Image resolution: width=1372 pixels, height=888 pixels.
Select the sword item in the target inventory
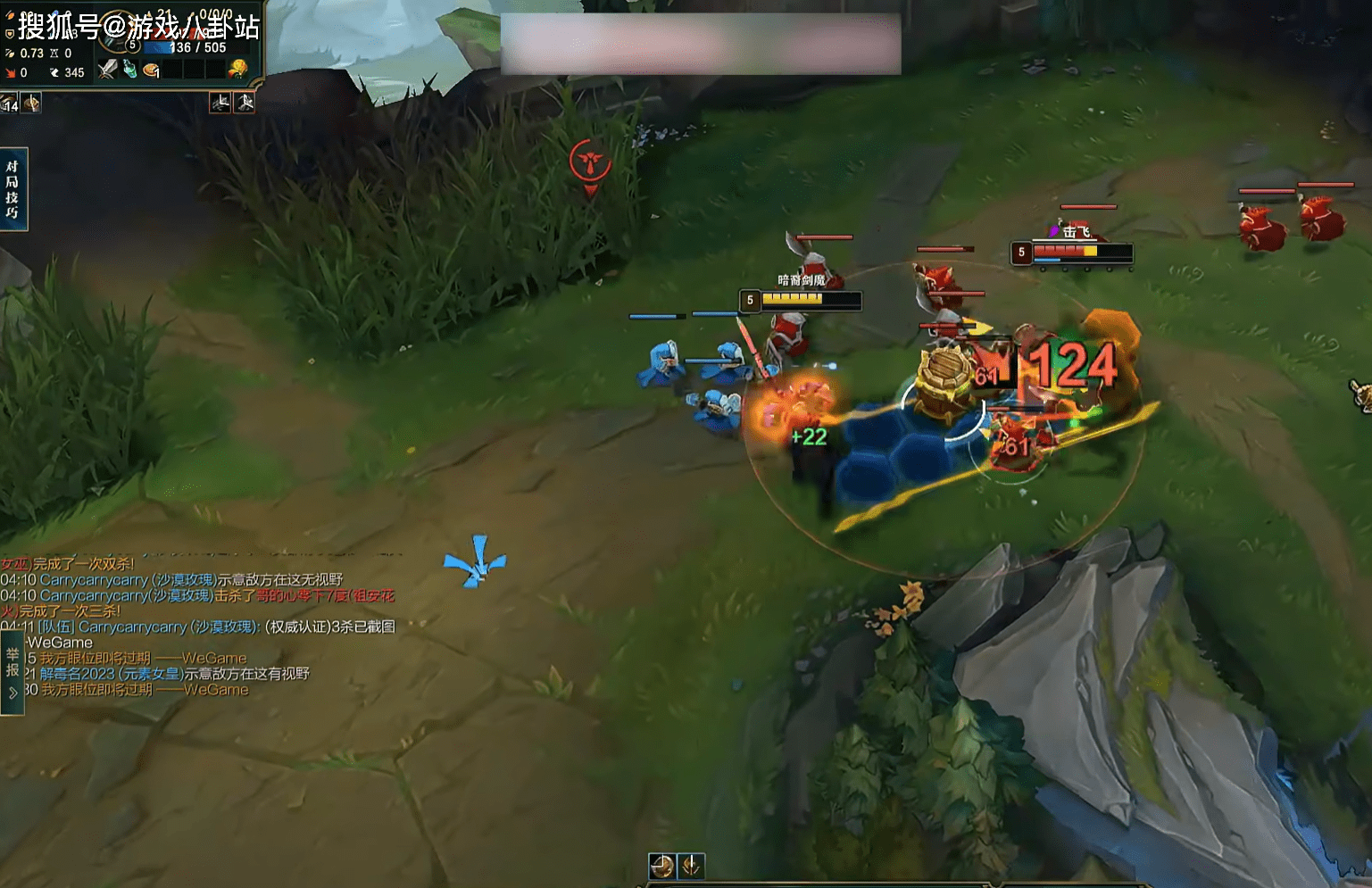coord(108,70)
